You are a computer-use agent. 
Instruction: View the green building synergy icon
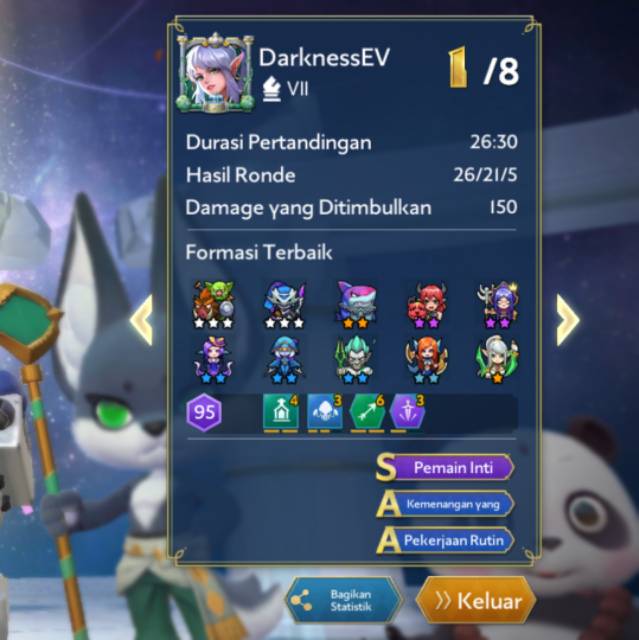click(280, 412)
